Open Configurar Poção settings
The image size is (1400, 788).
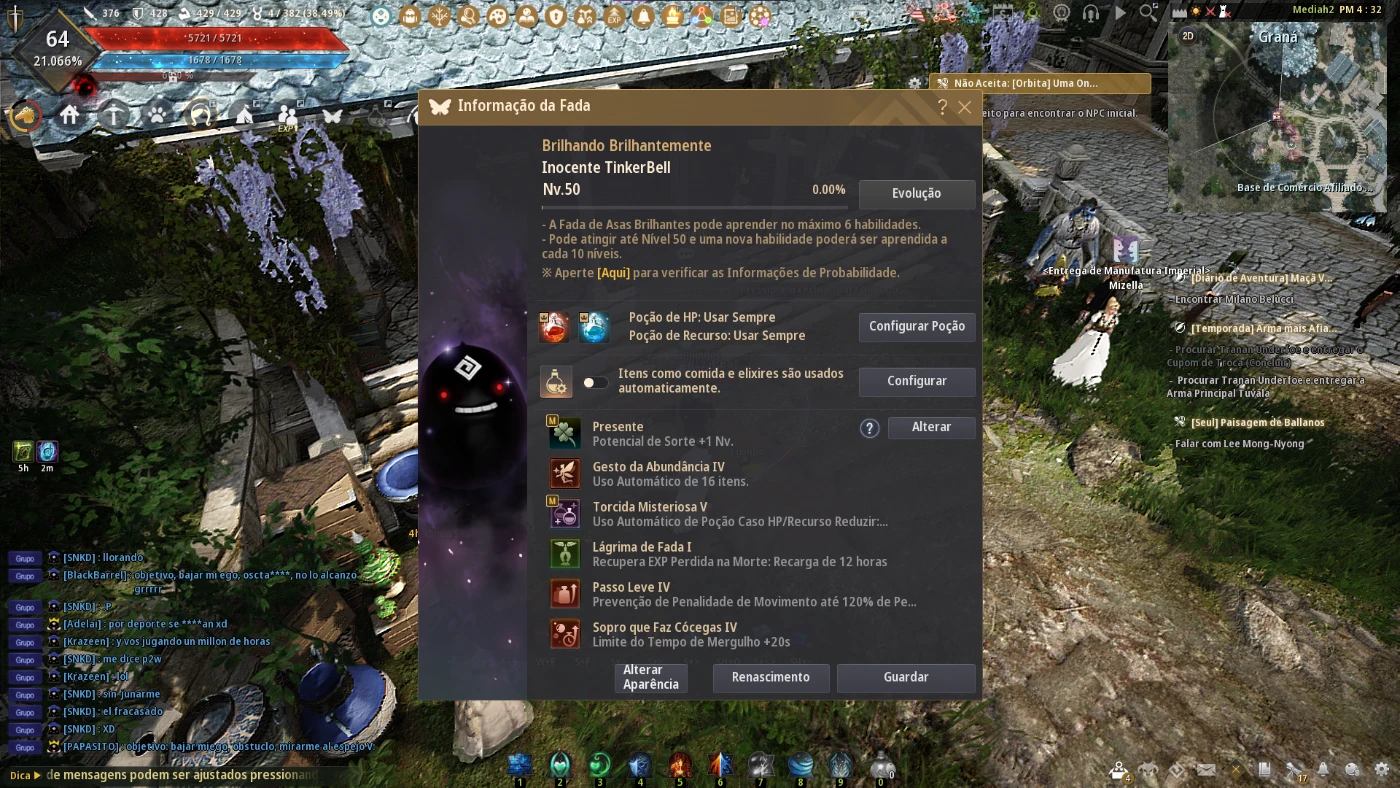pyautogui.click(x=916, y=327)
